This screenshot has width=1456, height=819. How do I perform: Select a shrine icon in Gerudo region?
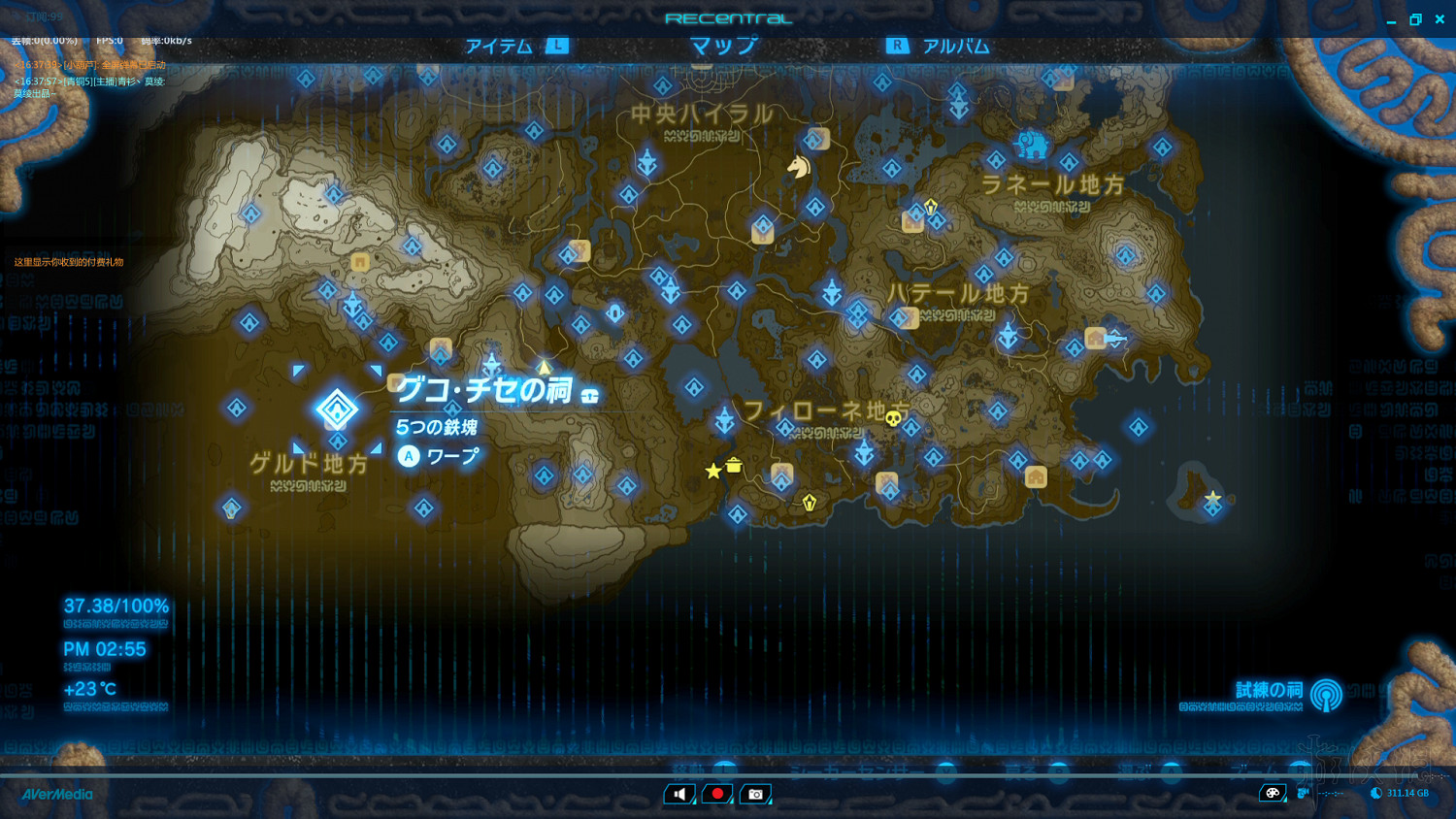click(x=231, y=508)
